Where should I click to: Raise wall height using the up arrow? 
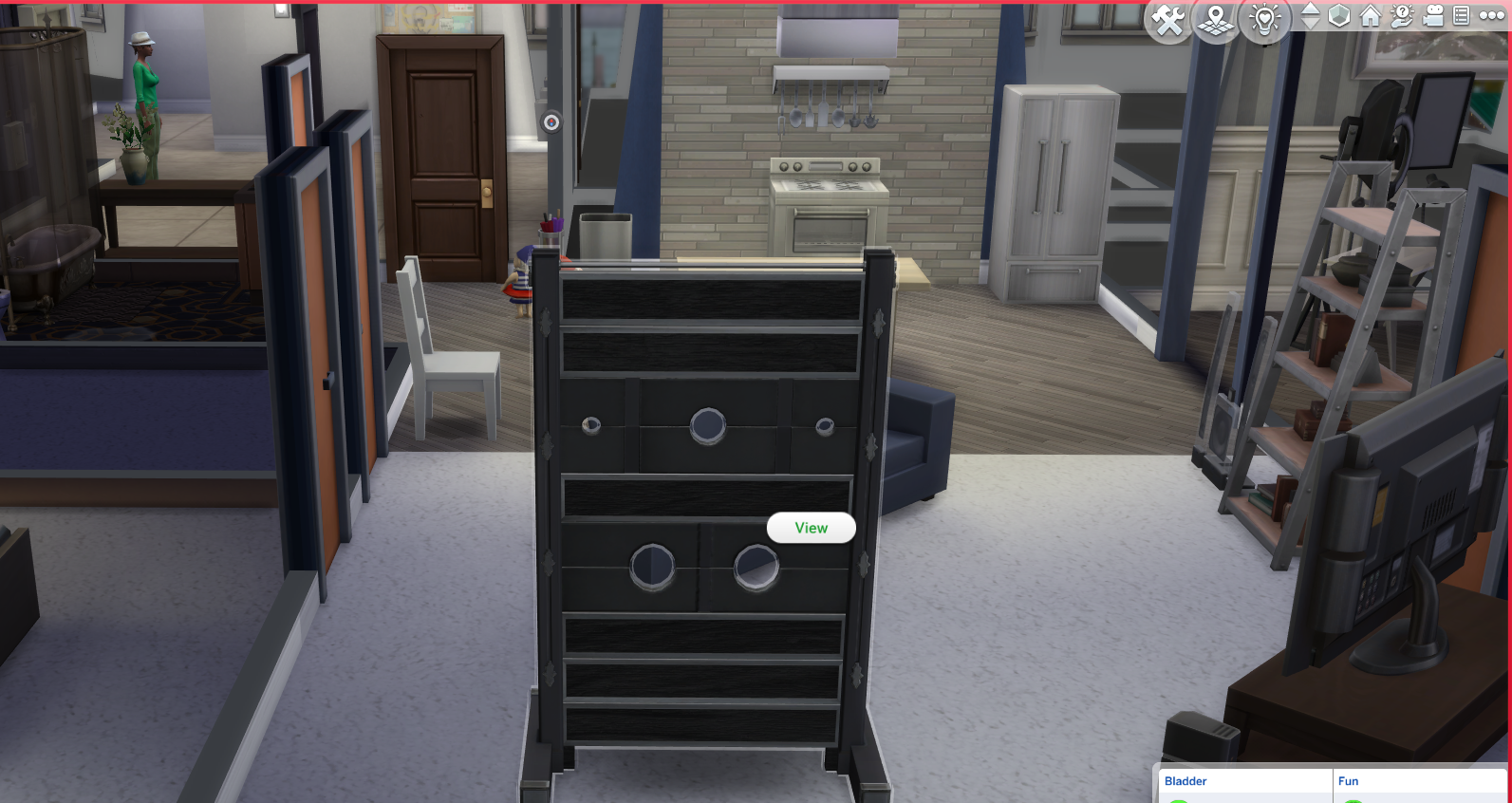coord(1312,9)
